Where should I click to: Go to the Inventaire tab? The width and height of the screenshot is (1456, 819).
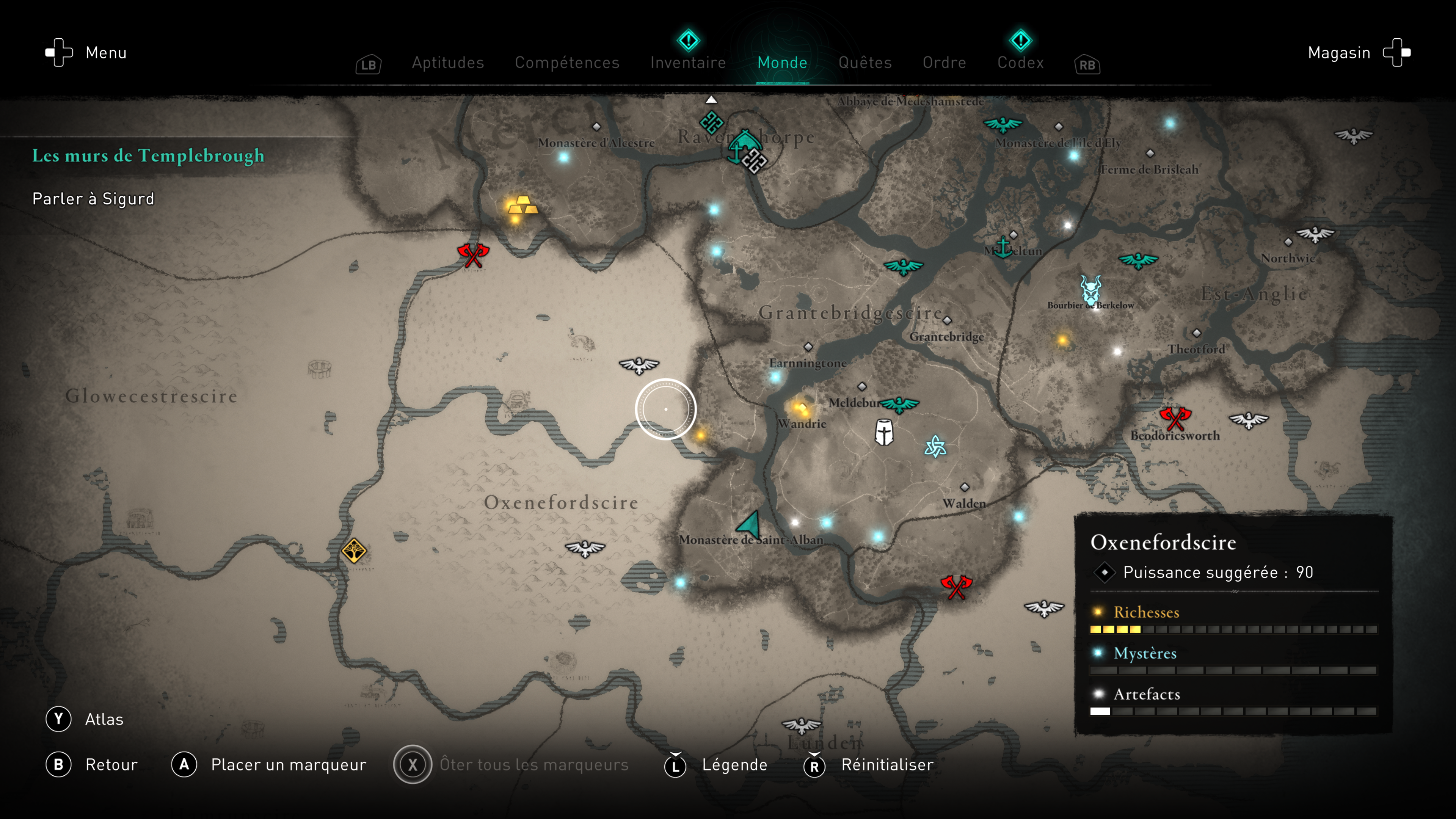[688, 62]
